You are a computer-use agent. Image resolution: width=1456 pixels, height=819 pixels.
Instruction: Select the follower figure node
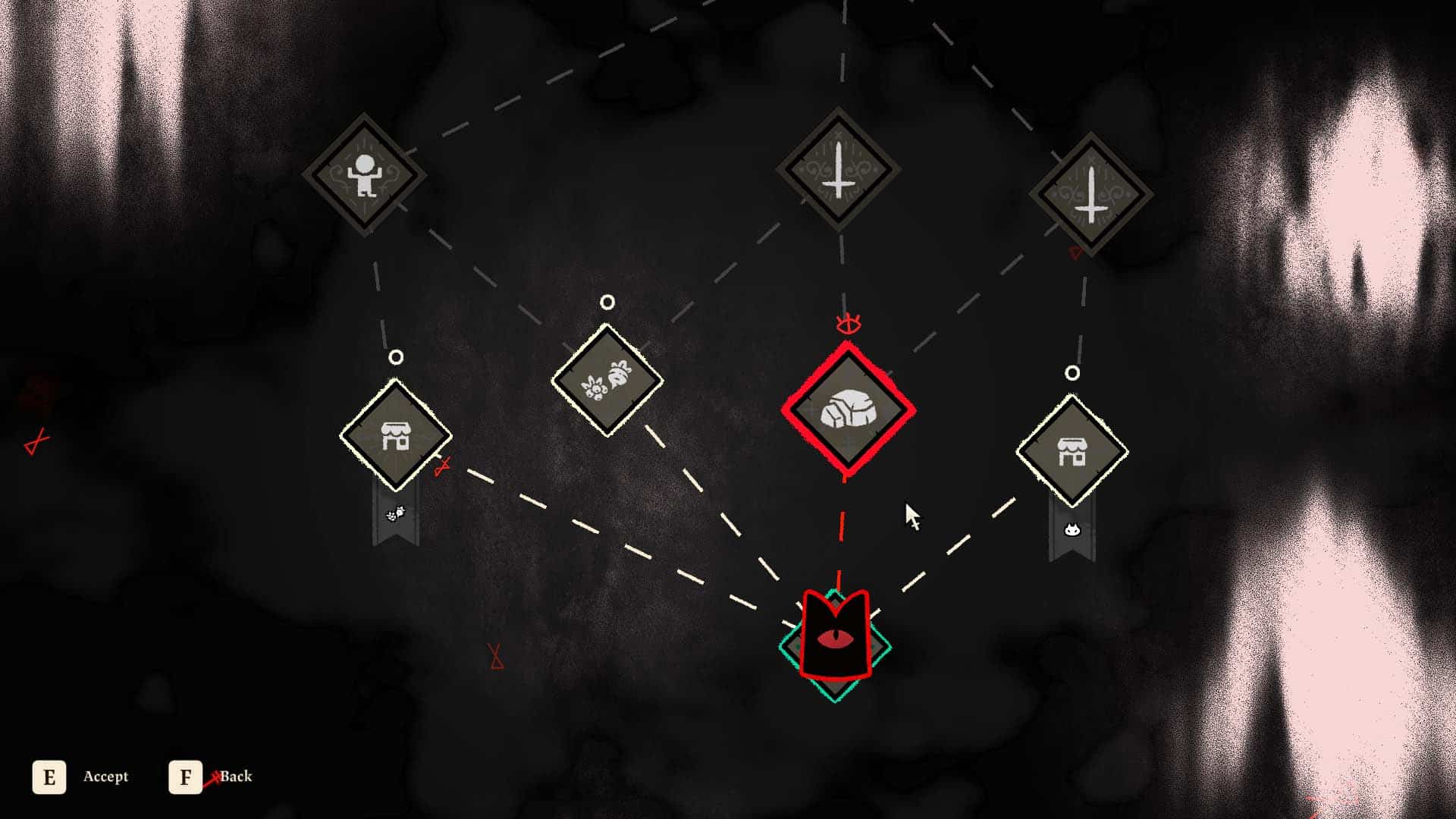(364, 174)
